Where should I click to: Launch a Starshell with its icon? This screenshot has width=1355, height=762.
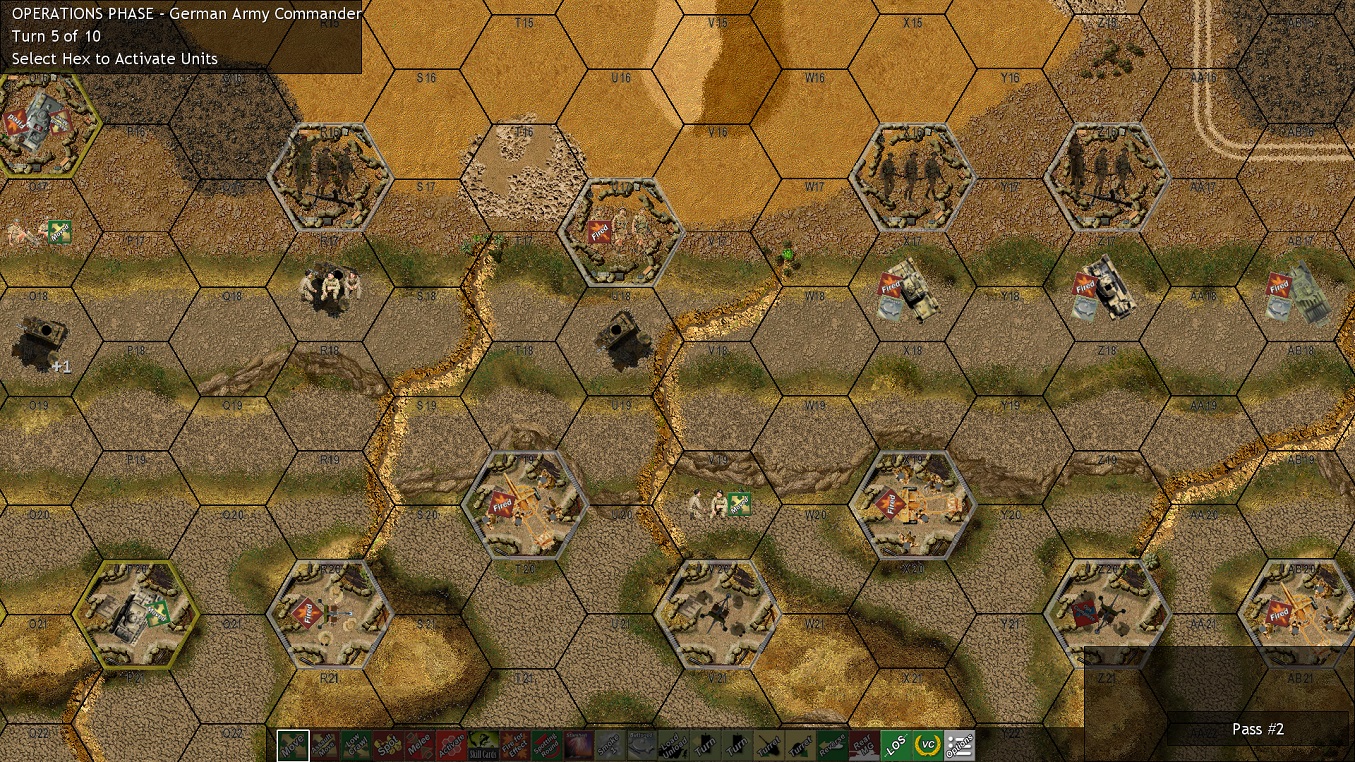click(577, 744)
